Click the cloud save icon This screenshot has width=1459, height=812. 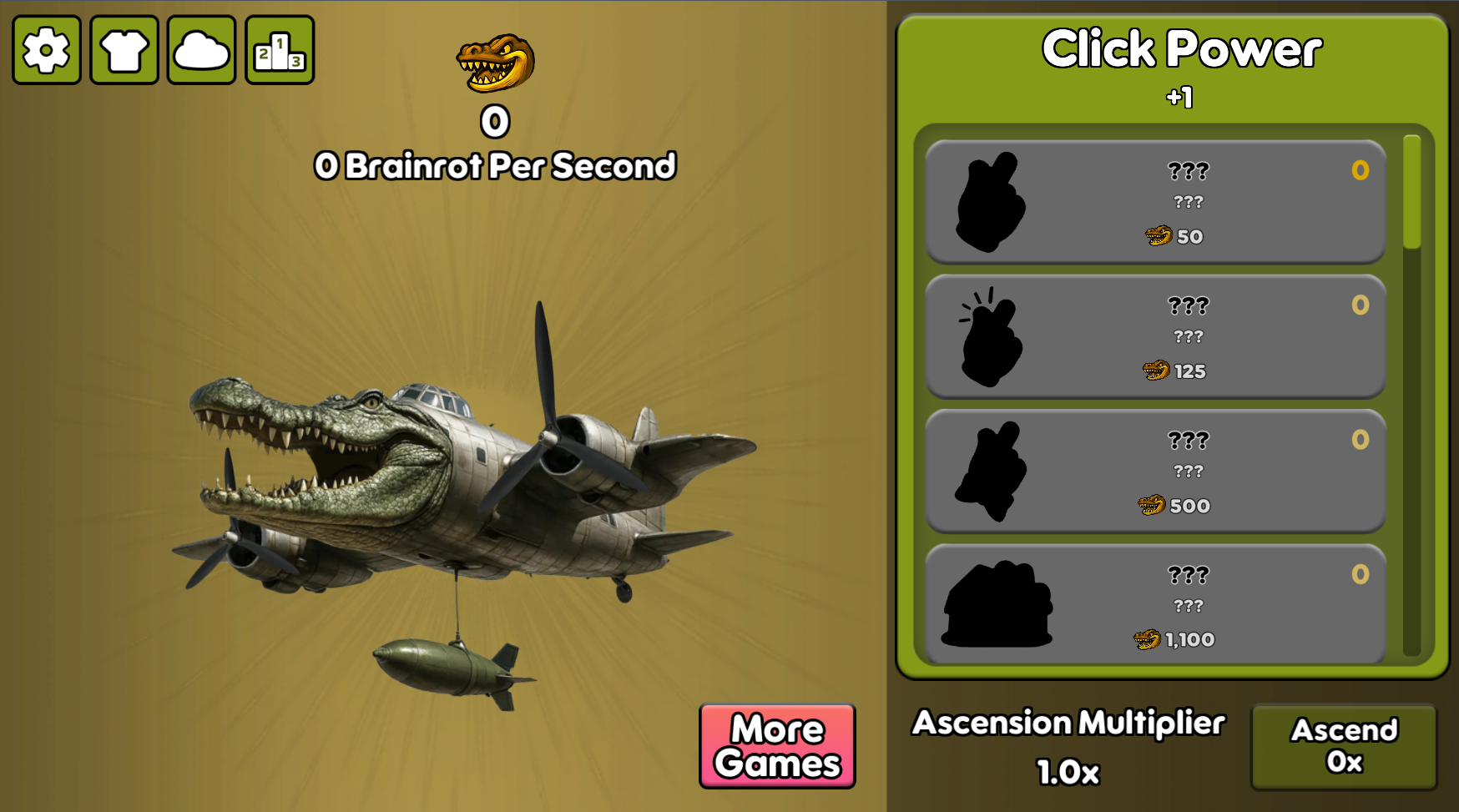(x=202, y=50)
